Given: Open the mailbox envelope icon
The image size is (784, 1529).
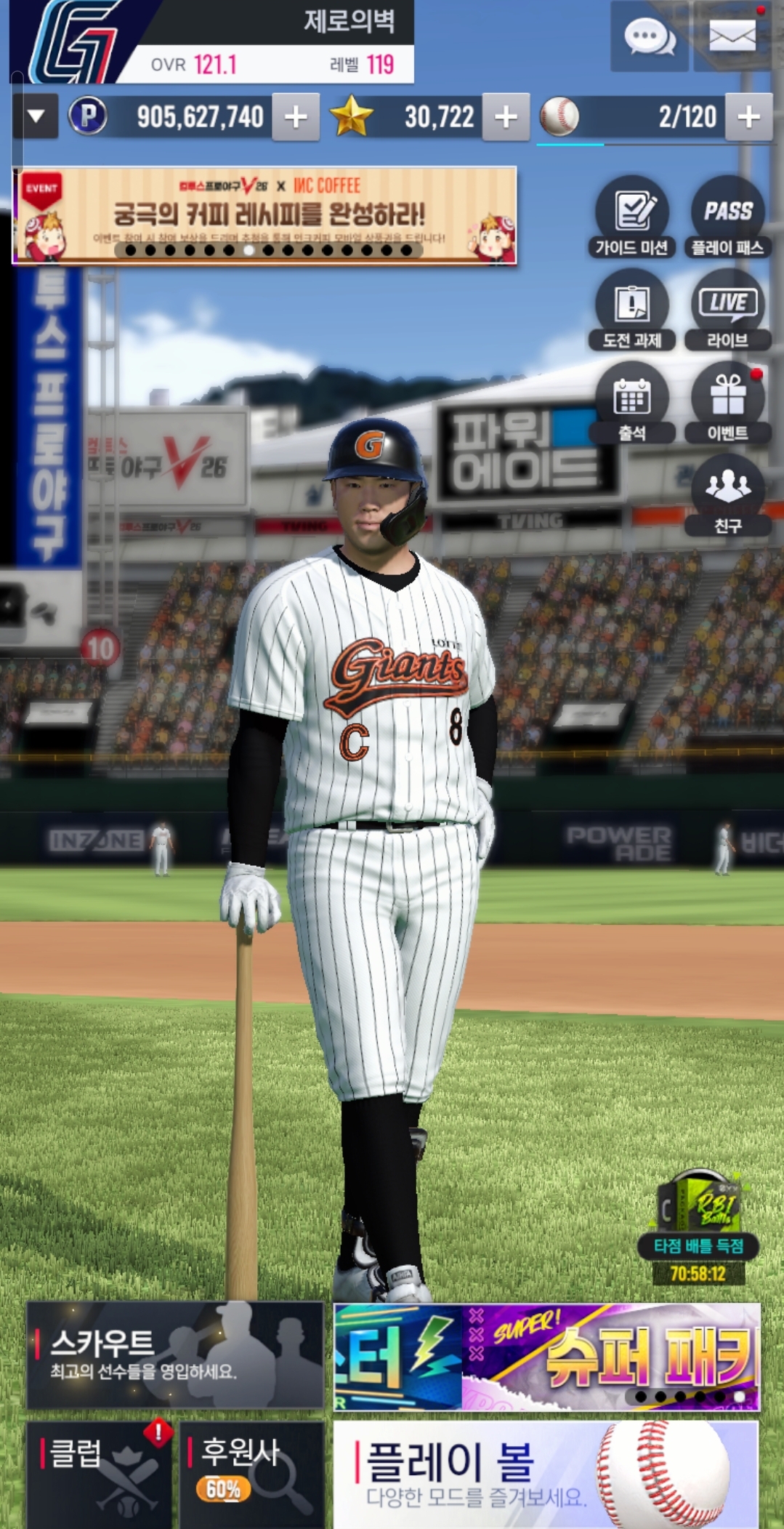Looking at the screenshot, I should (x=732, y=36).
